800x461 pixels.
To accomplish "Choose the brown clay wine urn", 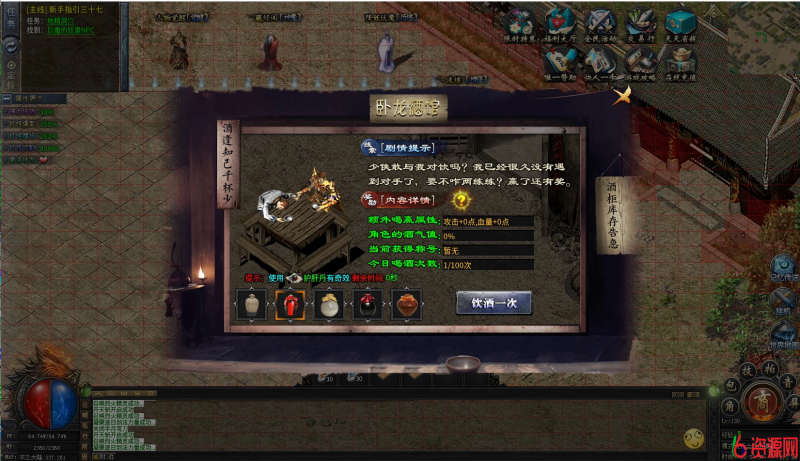I will (x=406, y=304).
